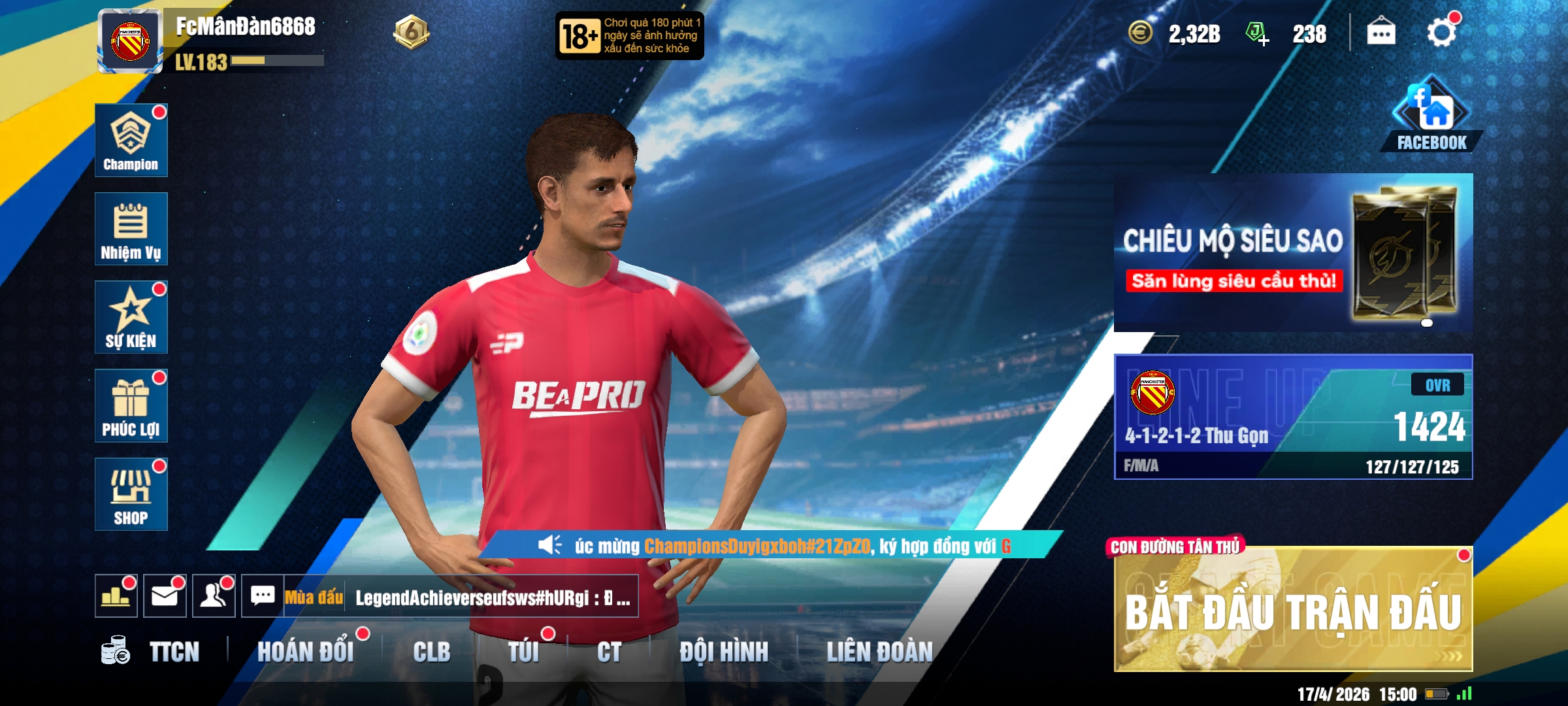Viewport: 1568px width, 706px height.
Task: Open the Champion menu
Action: (131, 140)
